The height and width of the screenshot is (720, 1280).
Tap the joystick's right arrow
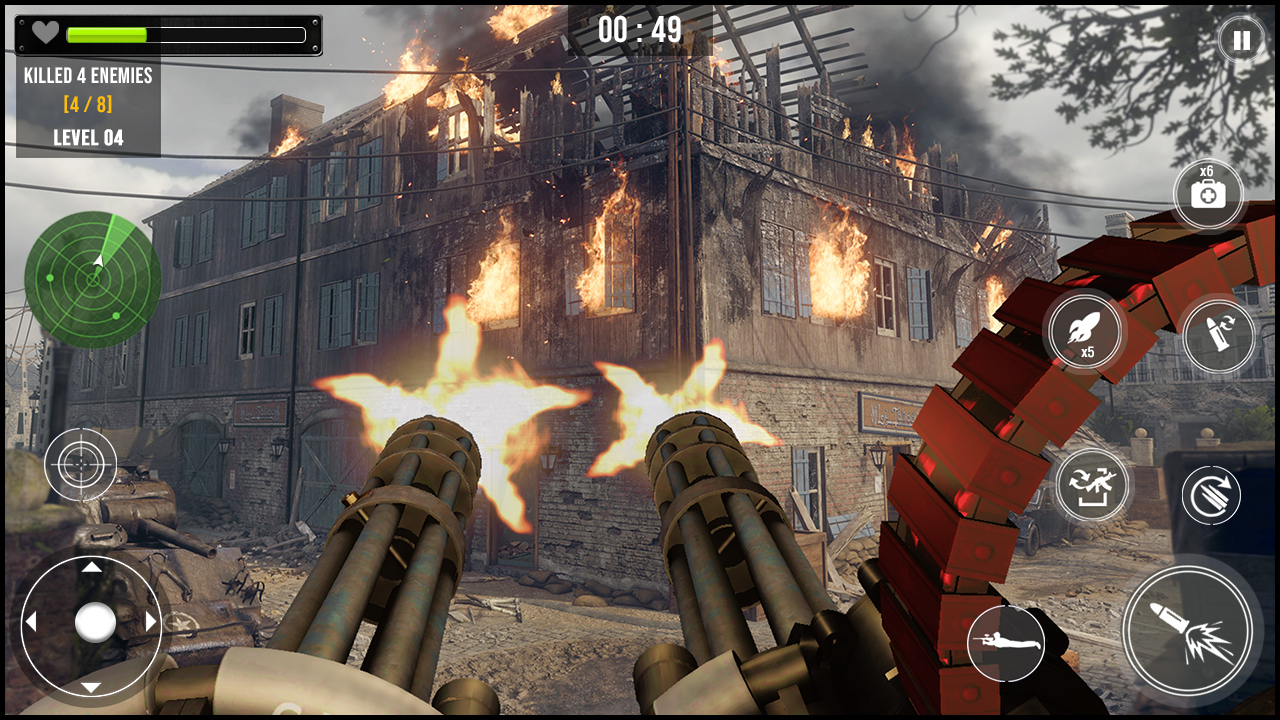click(152, 622)
